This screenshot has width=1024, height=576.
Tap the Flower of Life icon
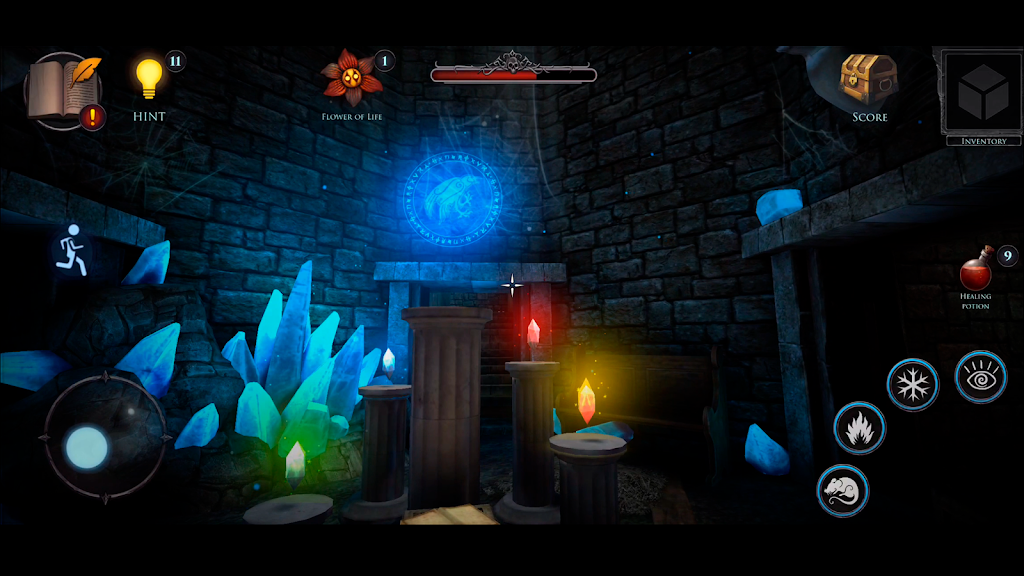(x=352, y=77)
